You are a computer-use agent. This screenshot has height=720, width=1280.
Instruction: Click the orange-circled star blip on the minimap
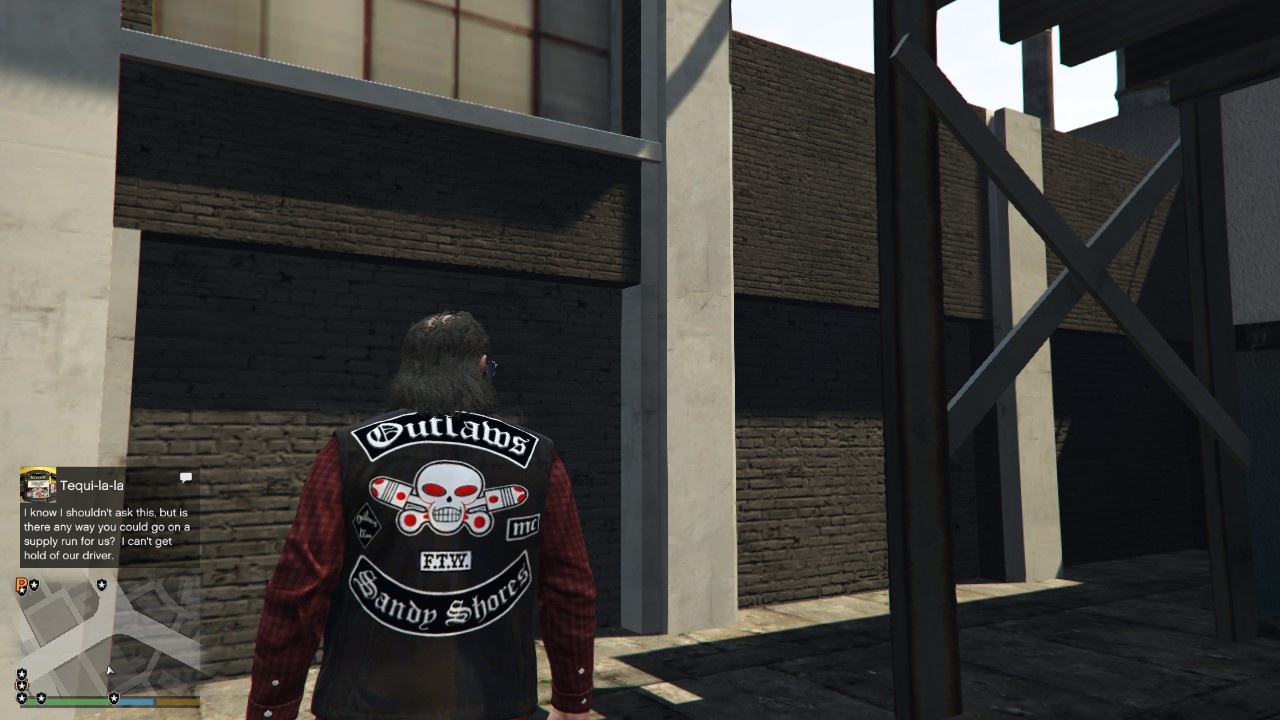click(21, 684)
